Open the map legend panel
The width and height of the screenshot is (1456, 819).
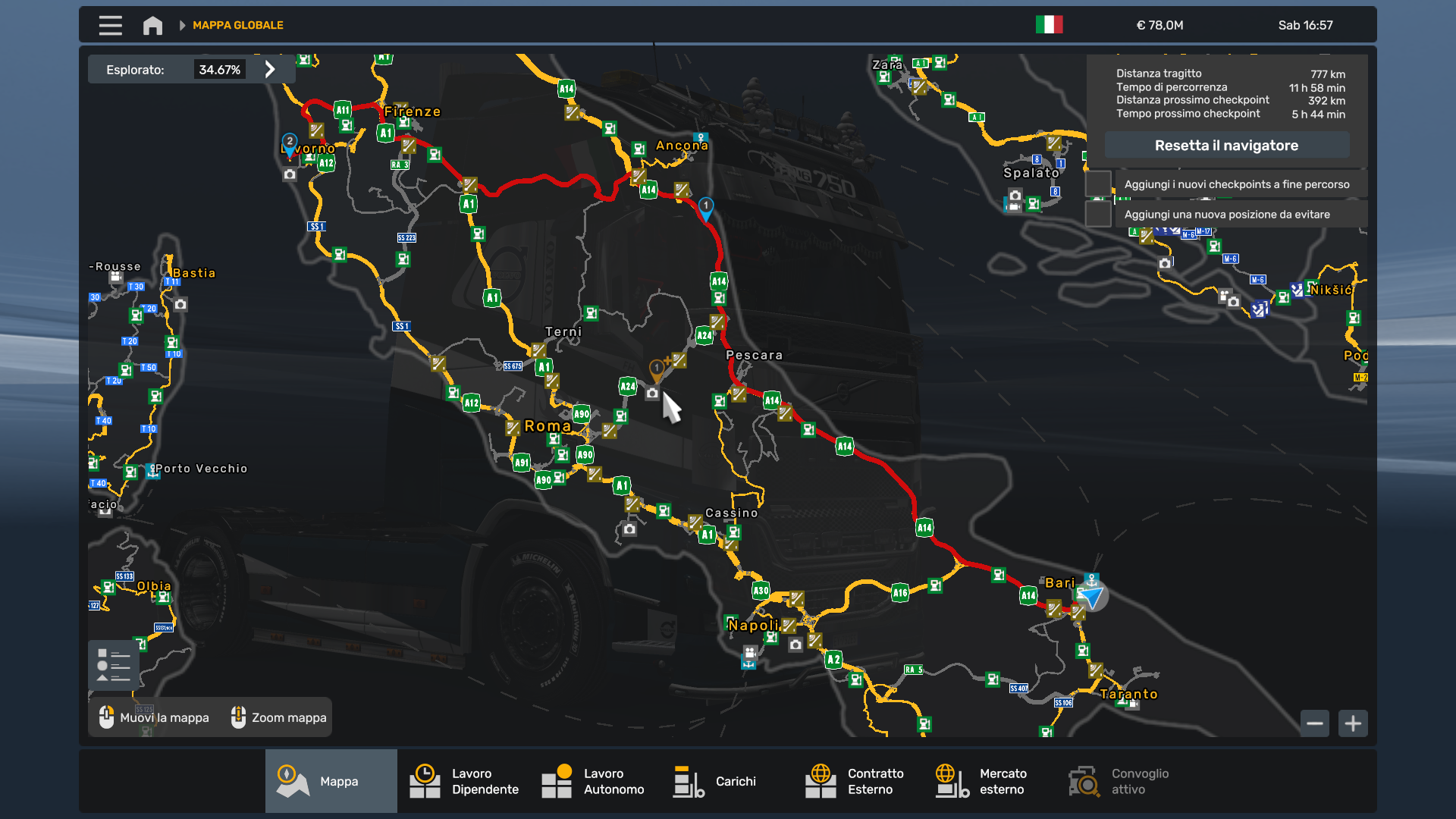click(x=112, y=664)
